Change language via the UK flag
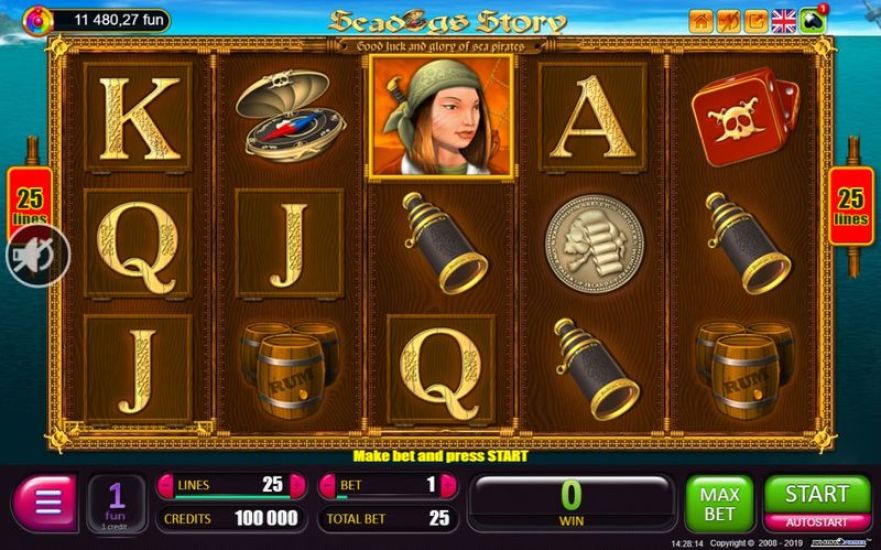 click(x=784, y=20)
